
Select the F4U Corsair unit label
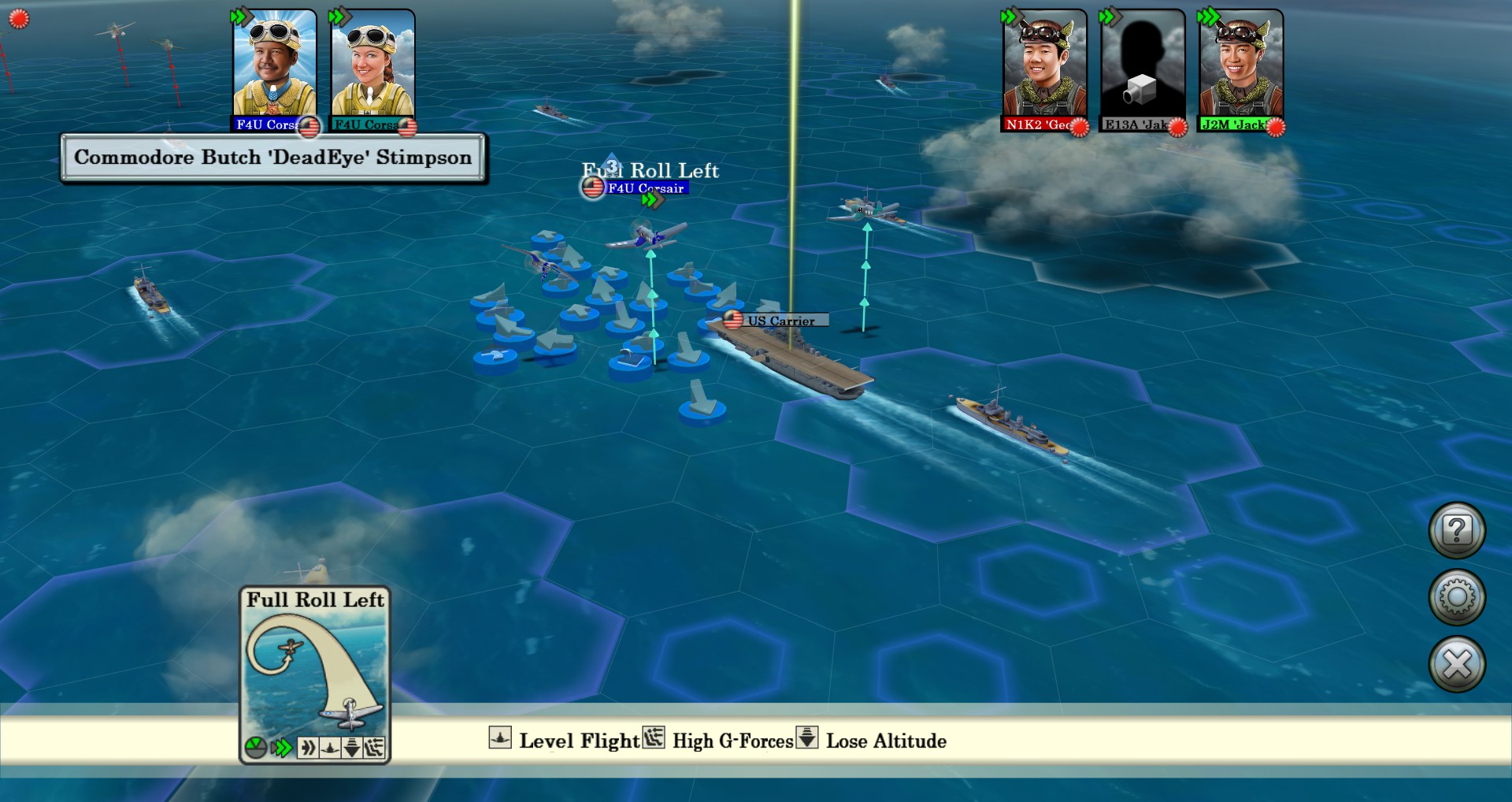(x=645, y=188)
